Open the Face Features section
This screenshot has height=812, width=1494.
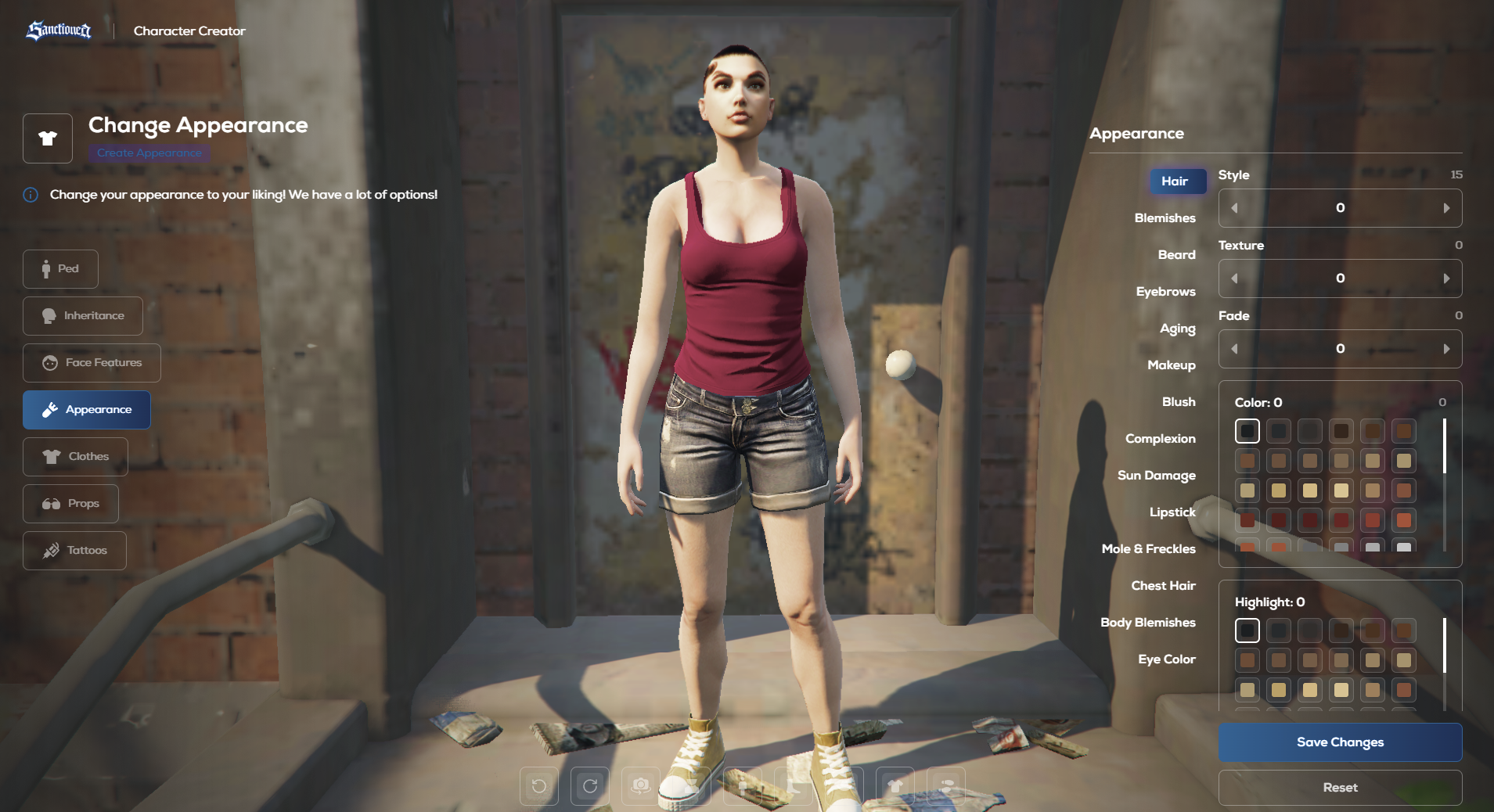(92, 363)
